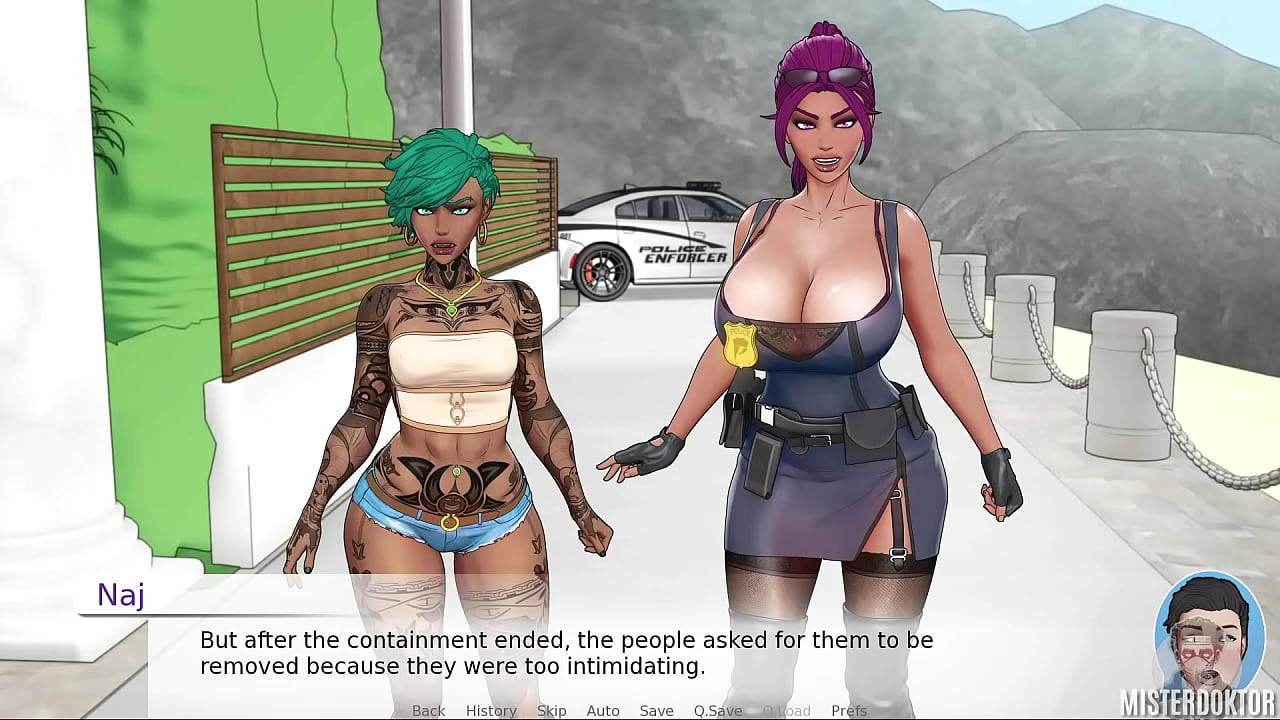Screen dimensions: 1280x720
Task: Click the Naj name label
Action: click(119, 596)
